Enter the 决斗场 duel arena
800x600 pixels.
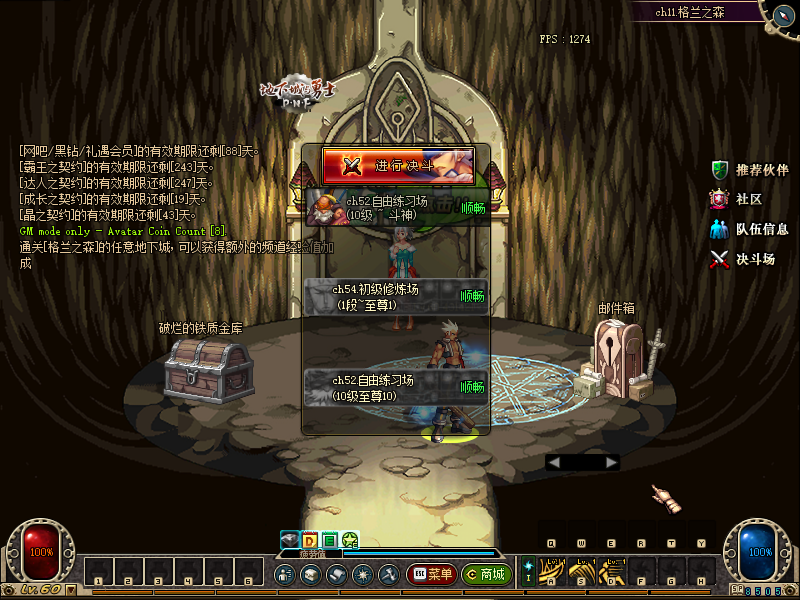pos(743,259)
